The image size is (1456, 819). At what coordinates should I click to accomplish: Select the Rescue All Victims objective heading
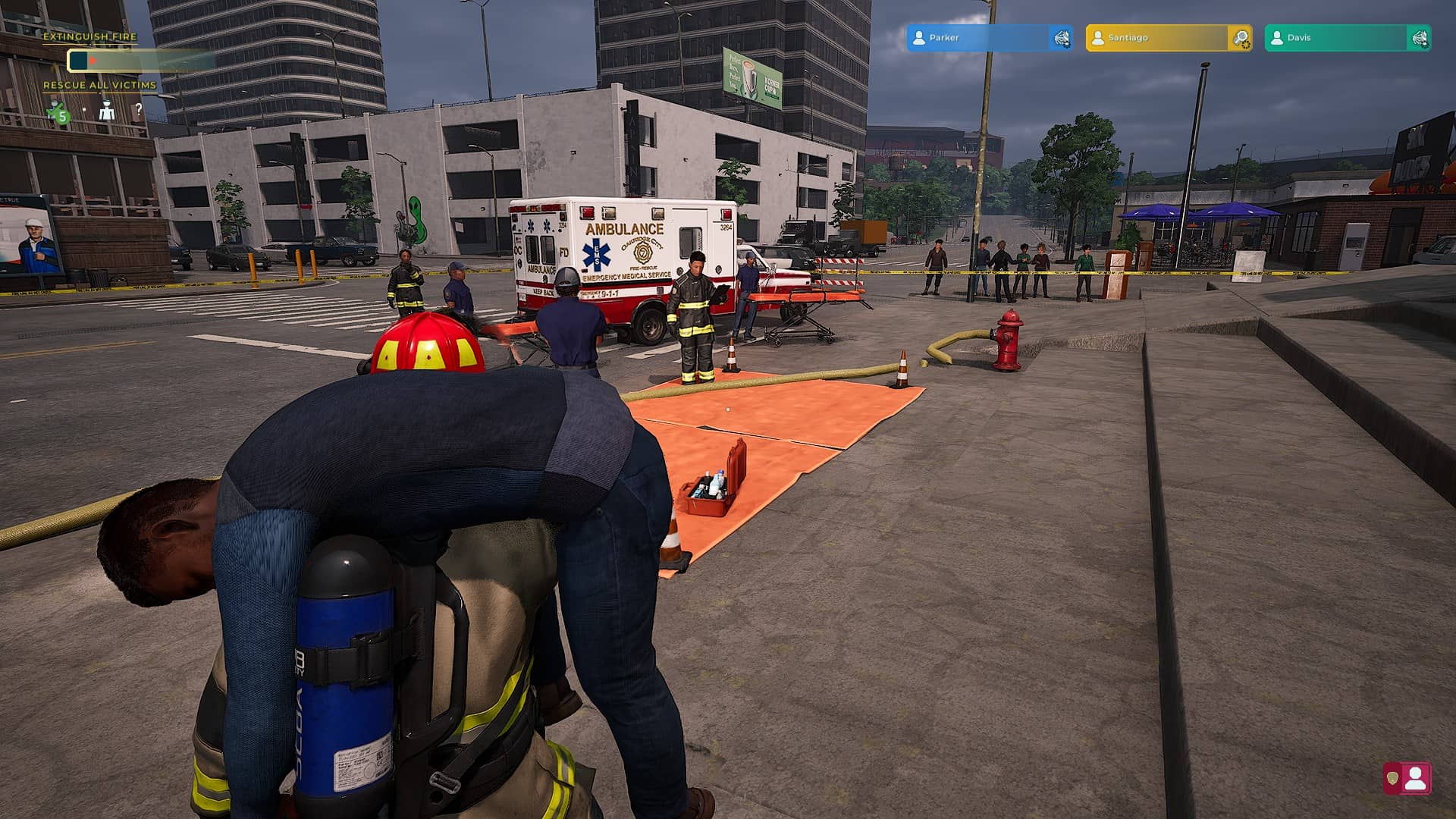click(x=99, y=85)
